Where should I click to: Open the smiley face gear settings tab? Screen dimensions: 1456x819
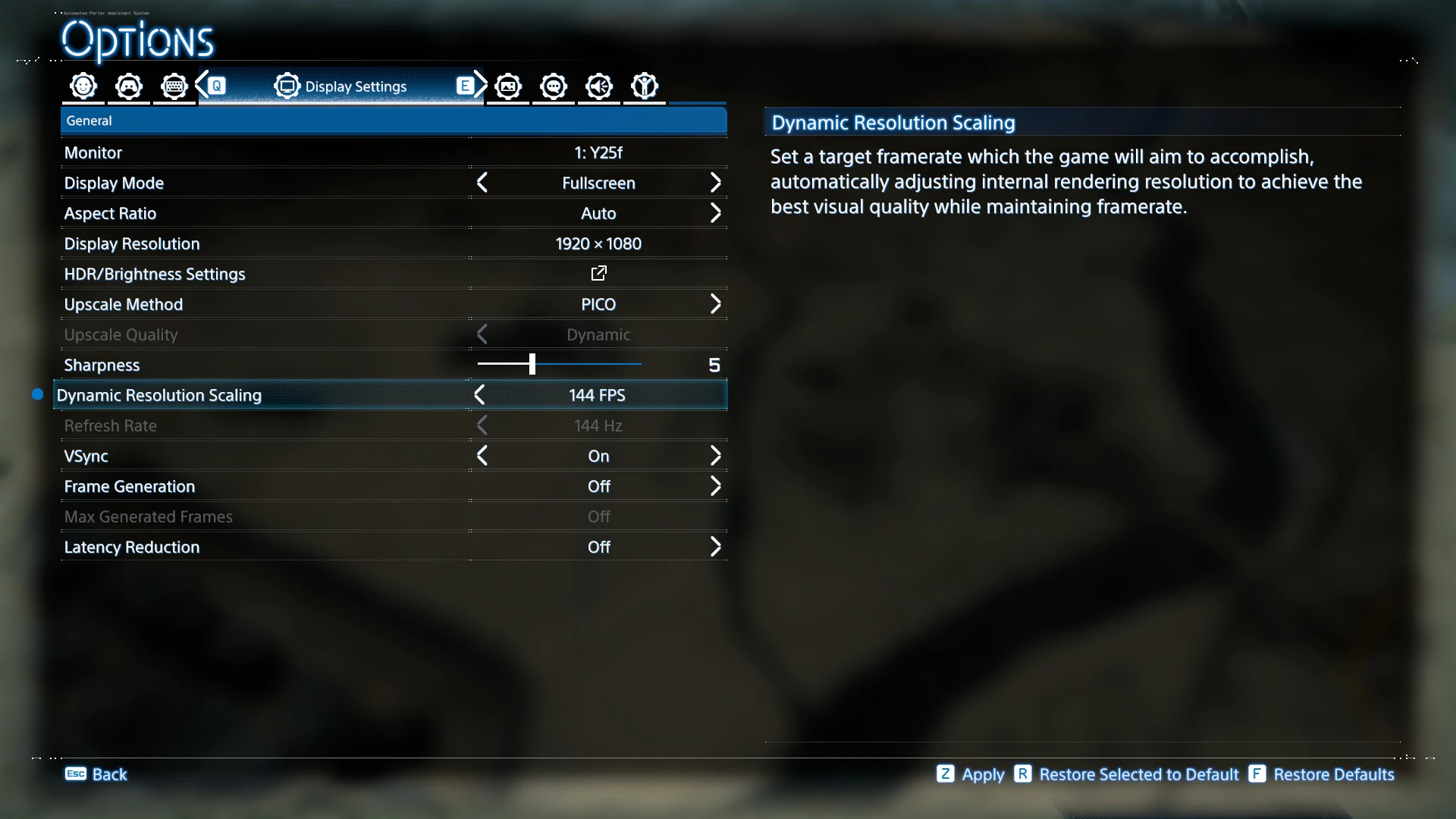pyautogui.click(x=83, y=86)
